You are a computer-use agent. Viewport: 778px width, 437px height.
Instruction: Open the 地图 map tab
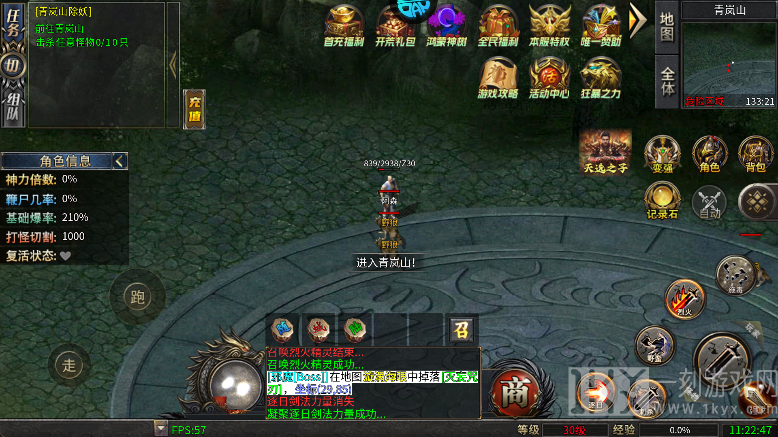[667, 27]
